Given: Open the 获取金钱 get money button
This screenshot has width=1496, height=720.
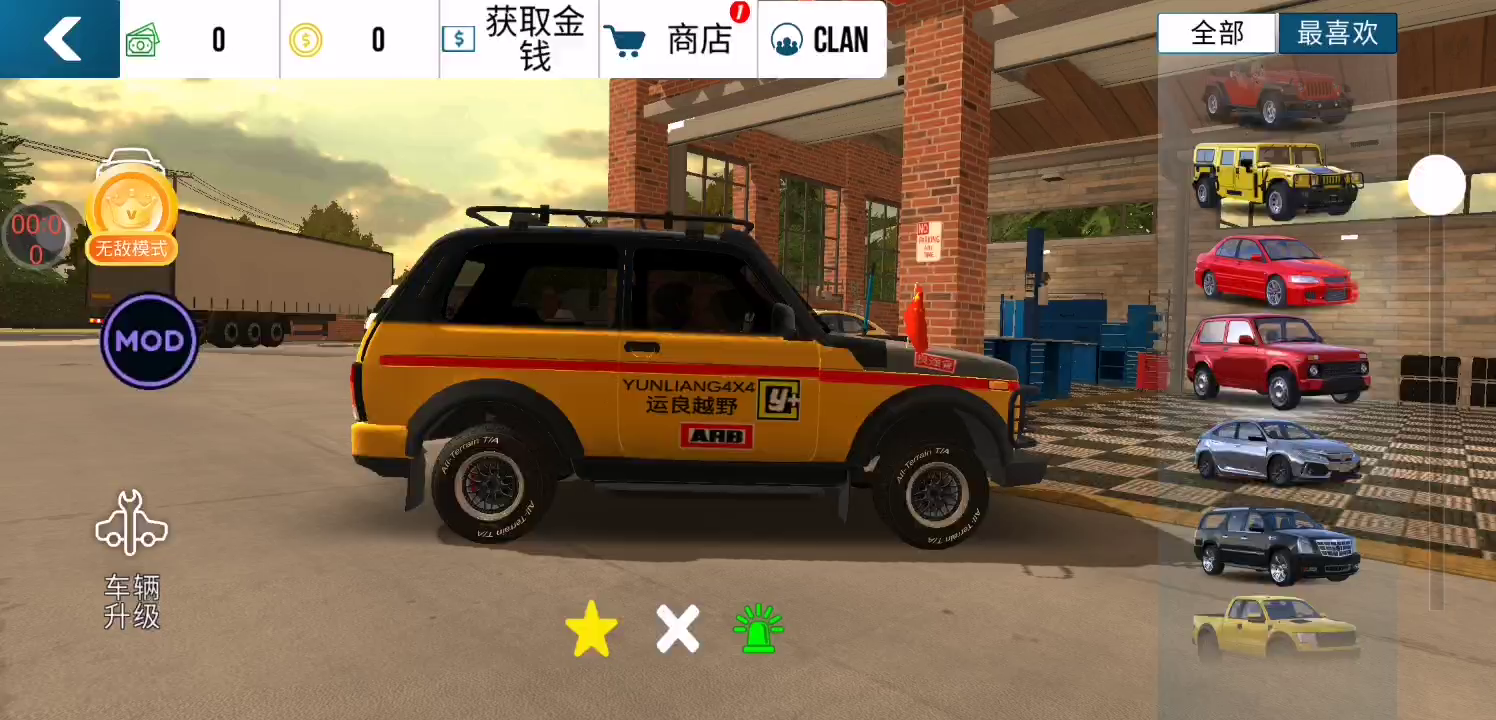Looking at the screenshot, I should point(518,39).
